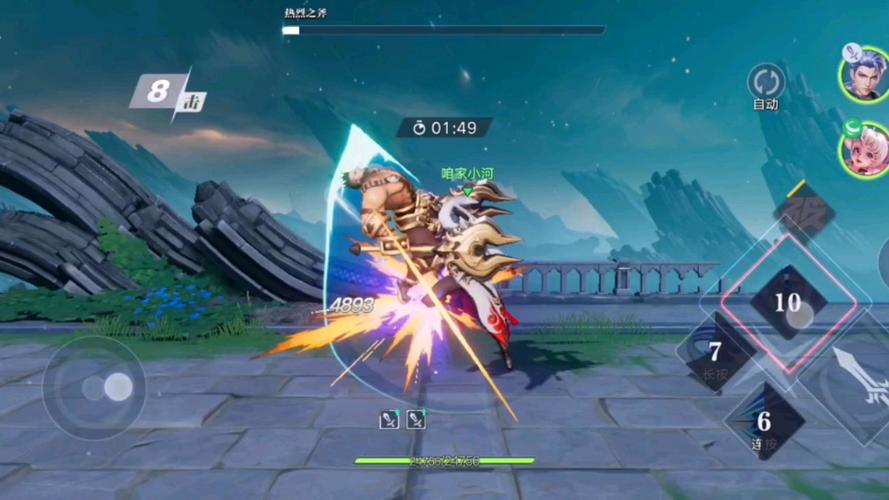This screenshot has width=889, height=500.
Task: Tap the small dark diamond skill above cooldown 10
Action: coord(805,211)
